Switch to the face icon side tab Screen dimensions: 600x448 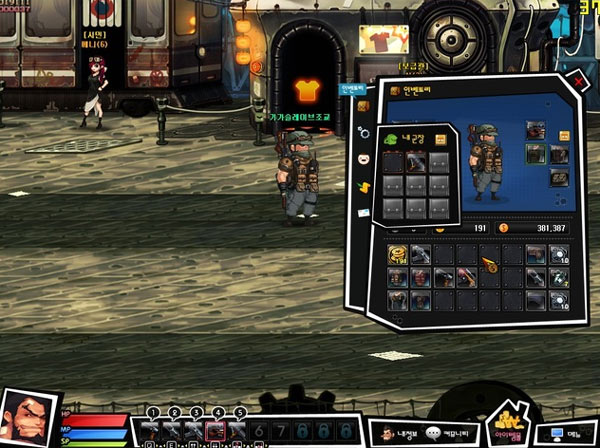tap(365, 159)
